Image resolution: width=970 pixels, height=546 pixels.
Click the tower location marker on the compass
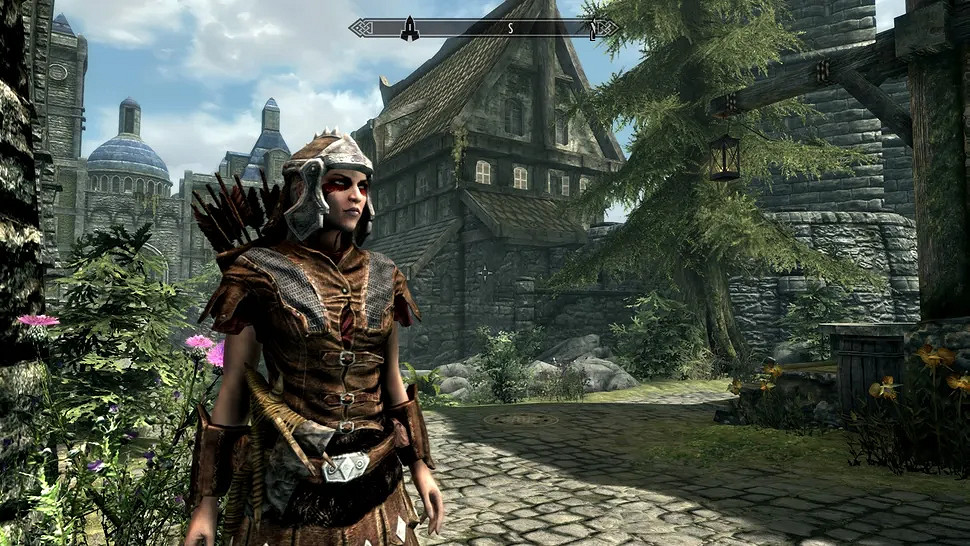pyautogui.click(x=409, y=28)
